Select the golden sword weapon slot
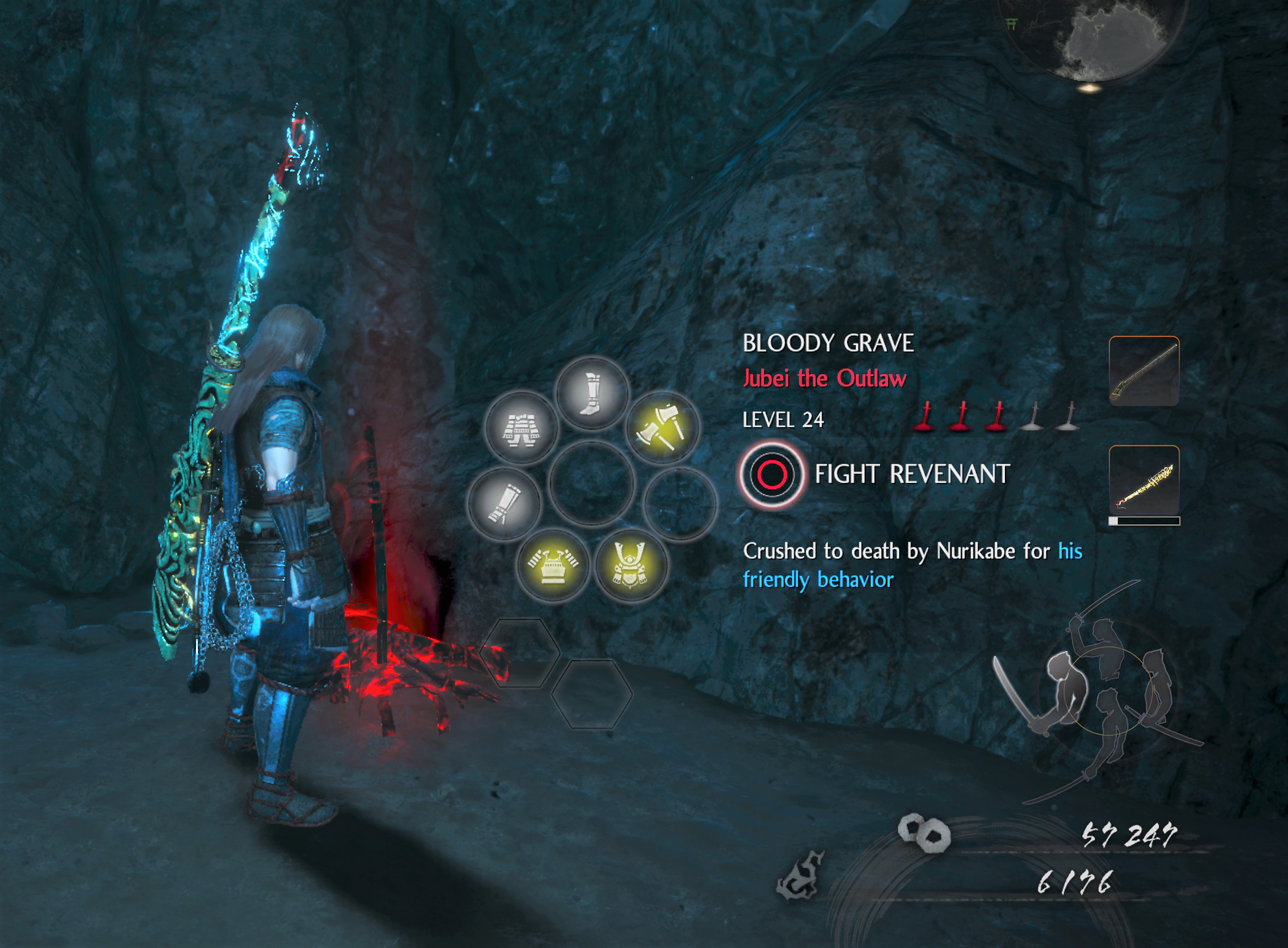Screen dimensions: 1288x948 pos(1143,481)
